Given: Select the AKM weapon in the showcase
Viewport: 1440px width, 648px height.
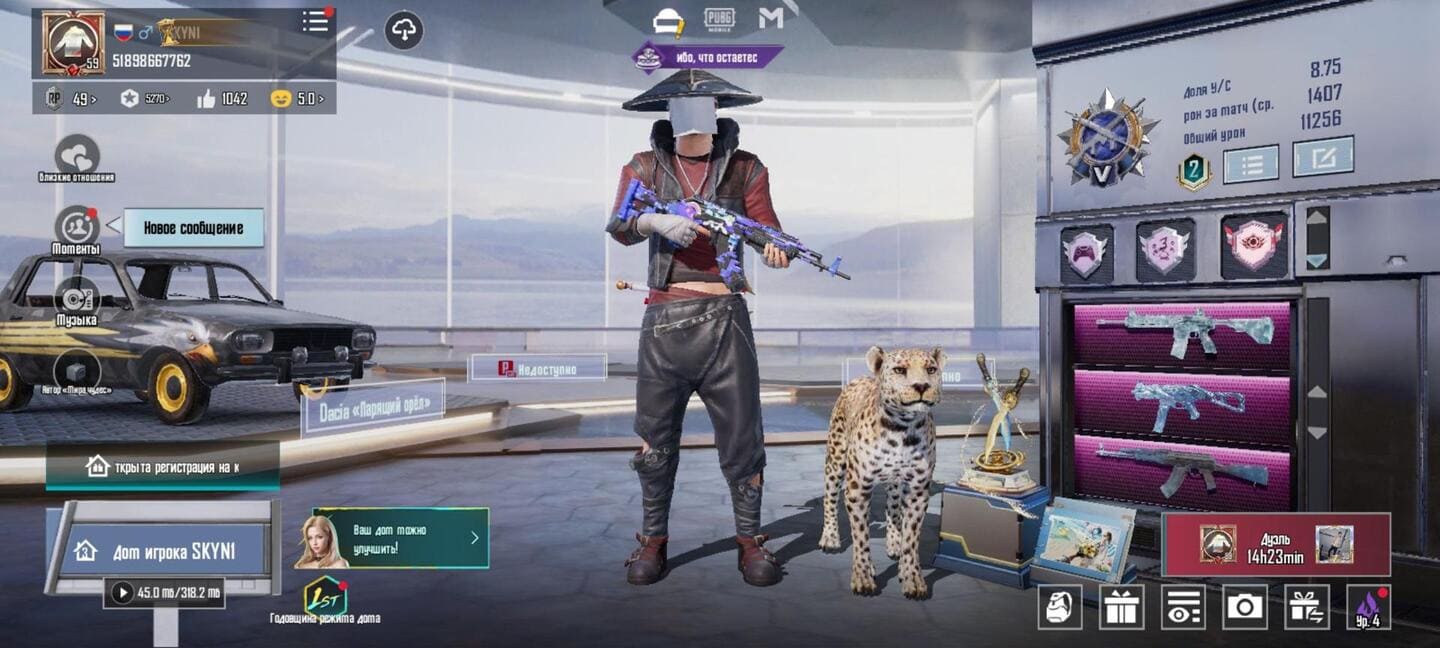Looking at the screenshot, I should click(x=1182, y=466).
